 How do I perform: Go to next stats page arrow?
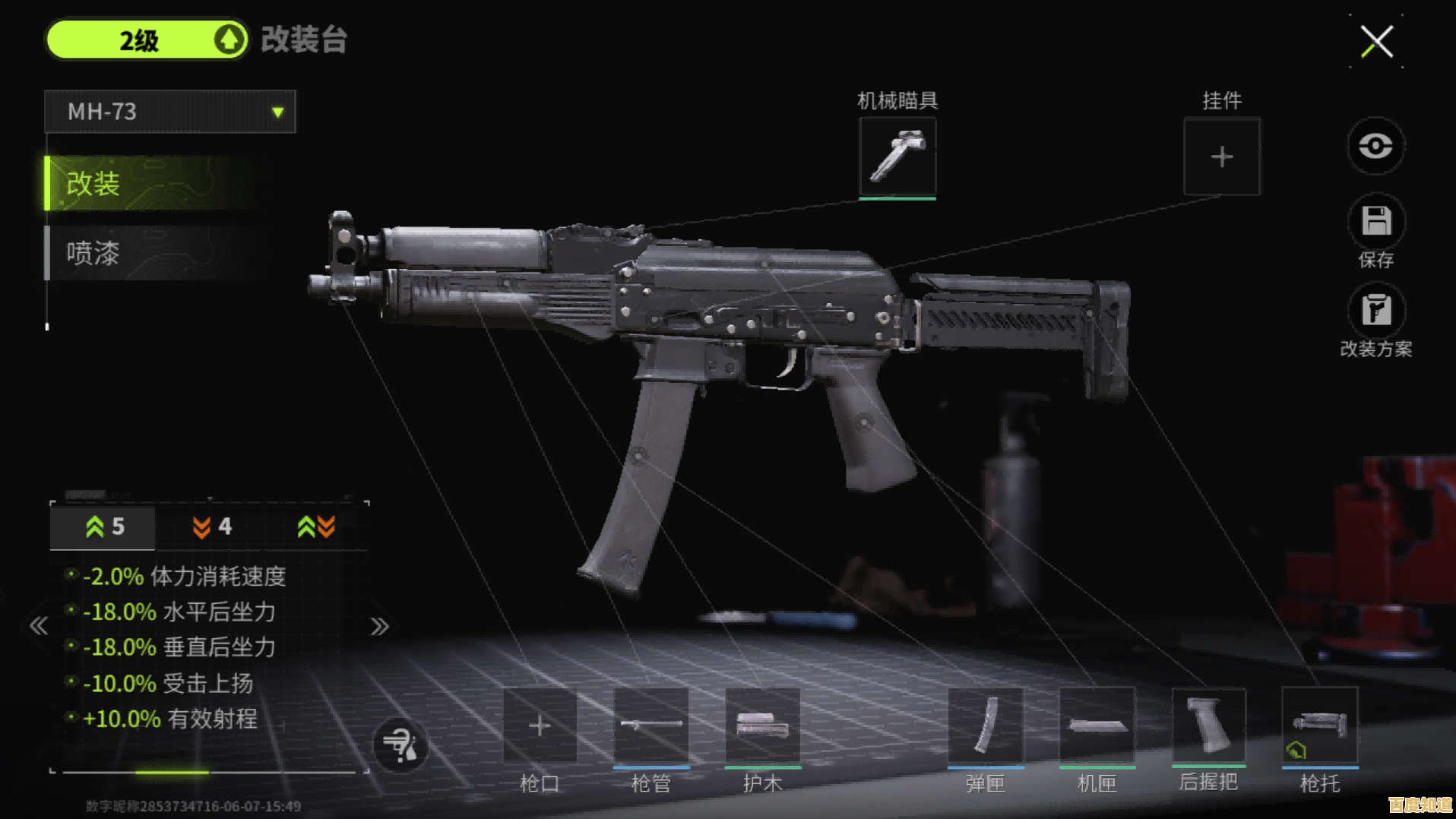pyautogui.click(x=379, y=626)
